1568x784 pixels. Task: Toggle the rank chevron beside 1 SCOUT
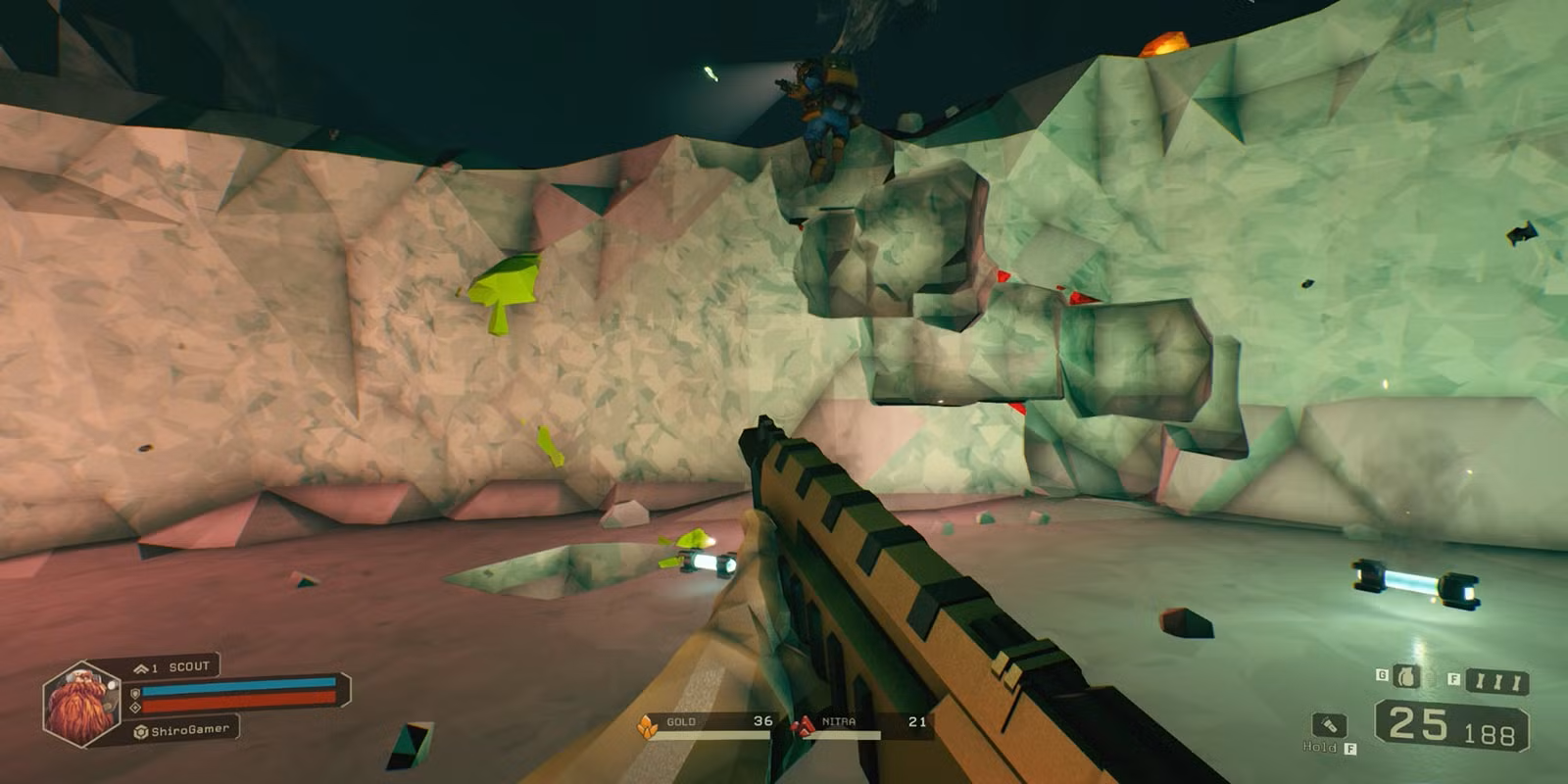coord(140,668)
